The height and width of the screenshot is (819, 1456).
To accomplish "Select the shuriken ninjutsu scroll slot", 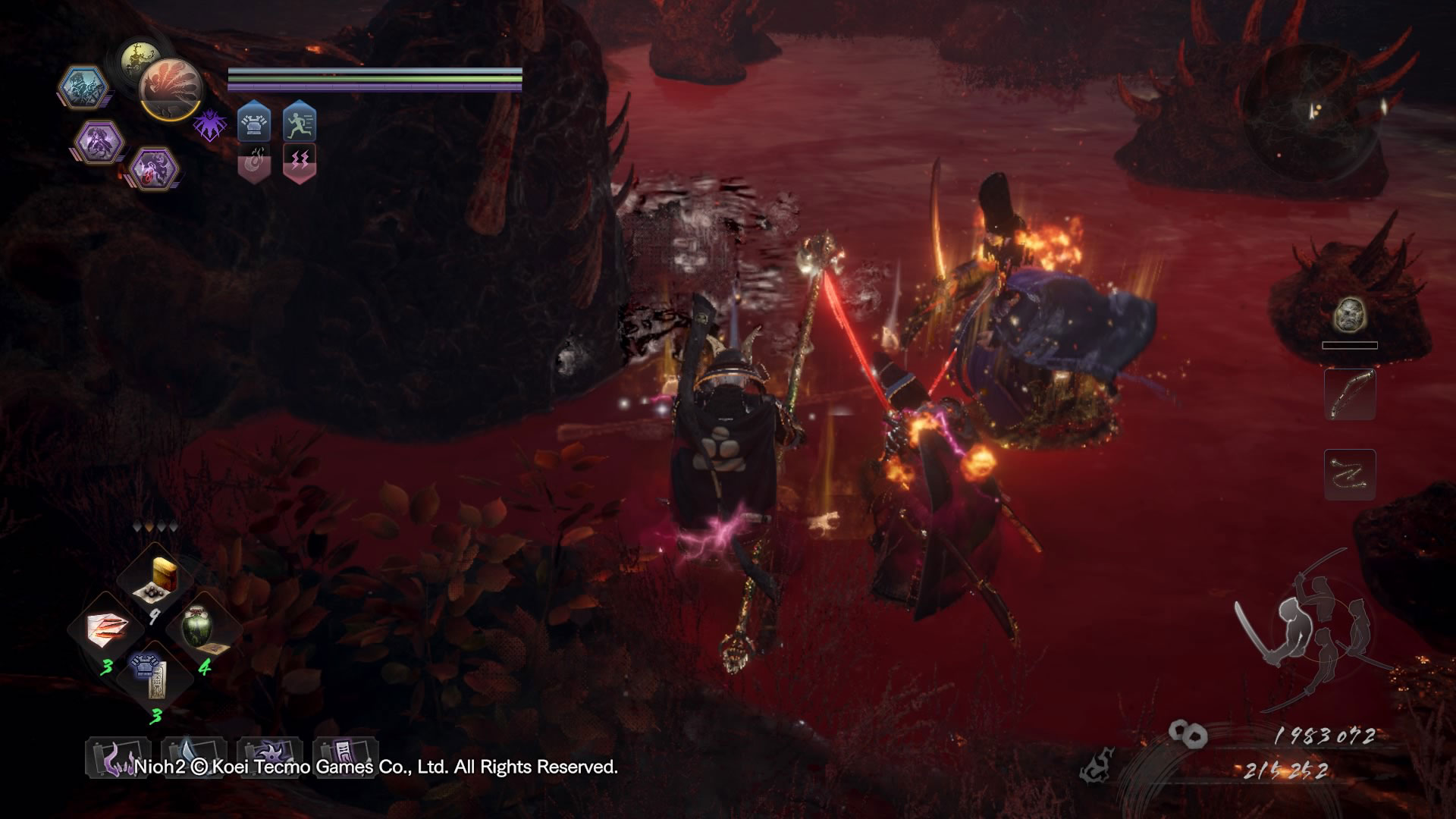I will click(x=269, y=757).
